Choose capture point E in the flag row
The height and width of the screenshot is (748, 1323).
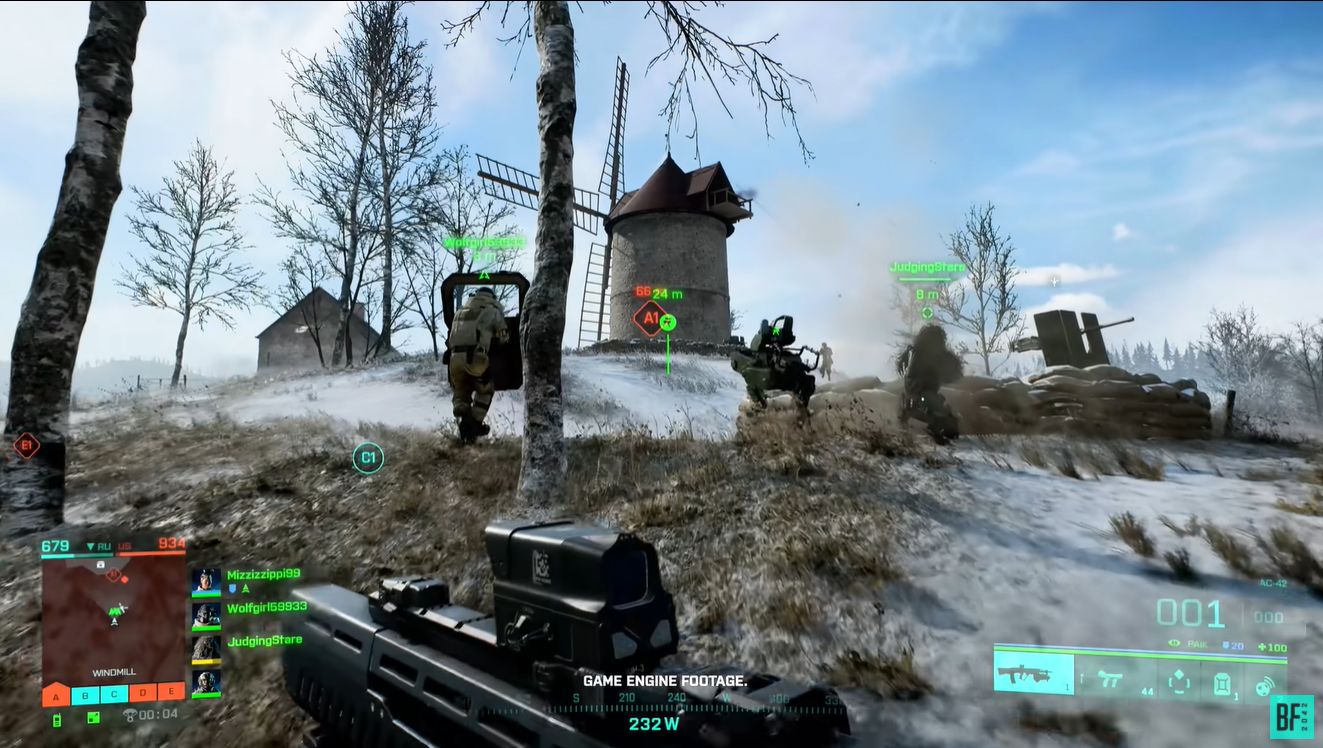(x=172, y=693)
